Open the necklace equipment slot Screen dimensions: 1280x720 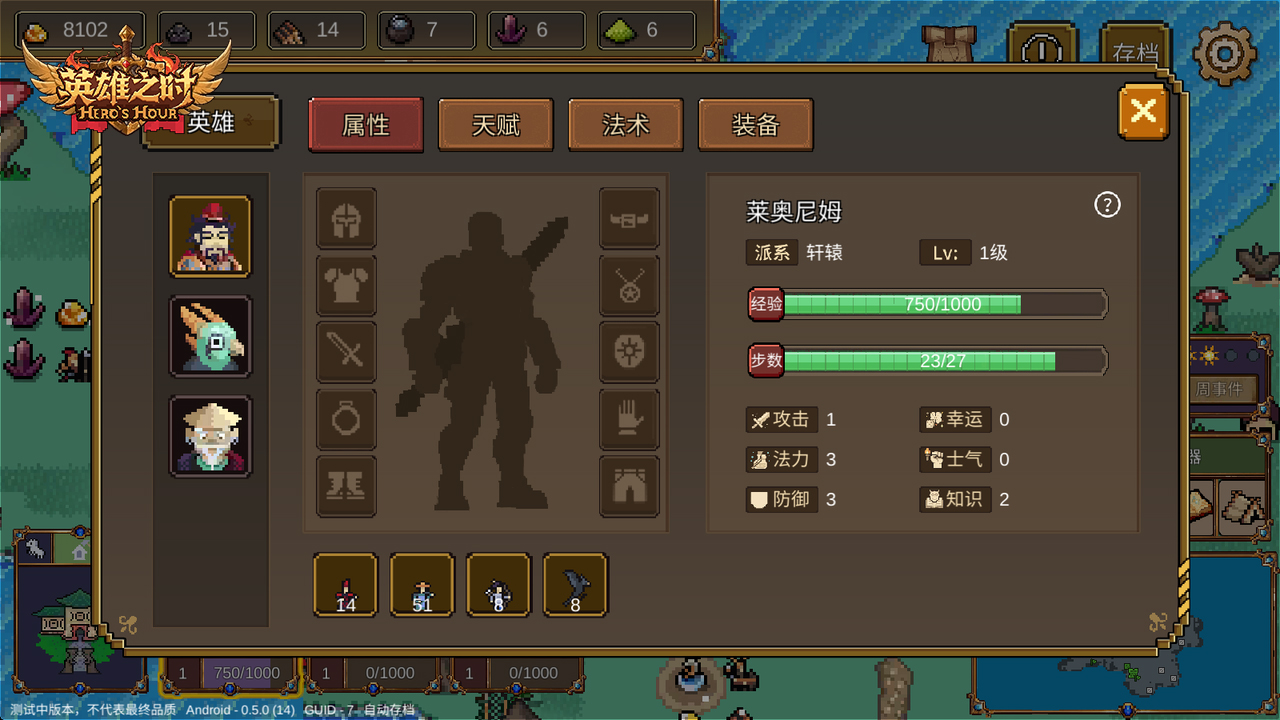[629, 286]
